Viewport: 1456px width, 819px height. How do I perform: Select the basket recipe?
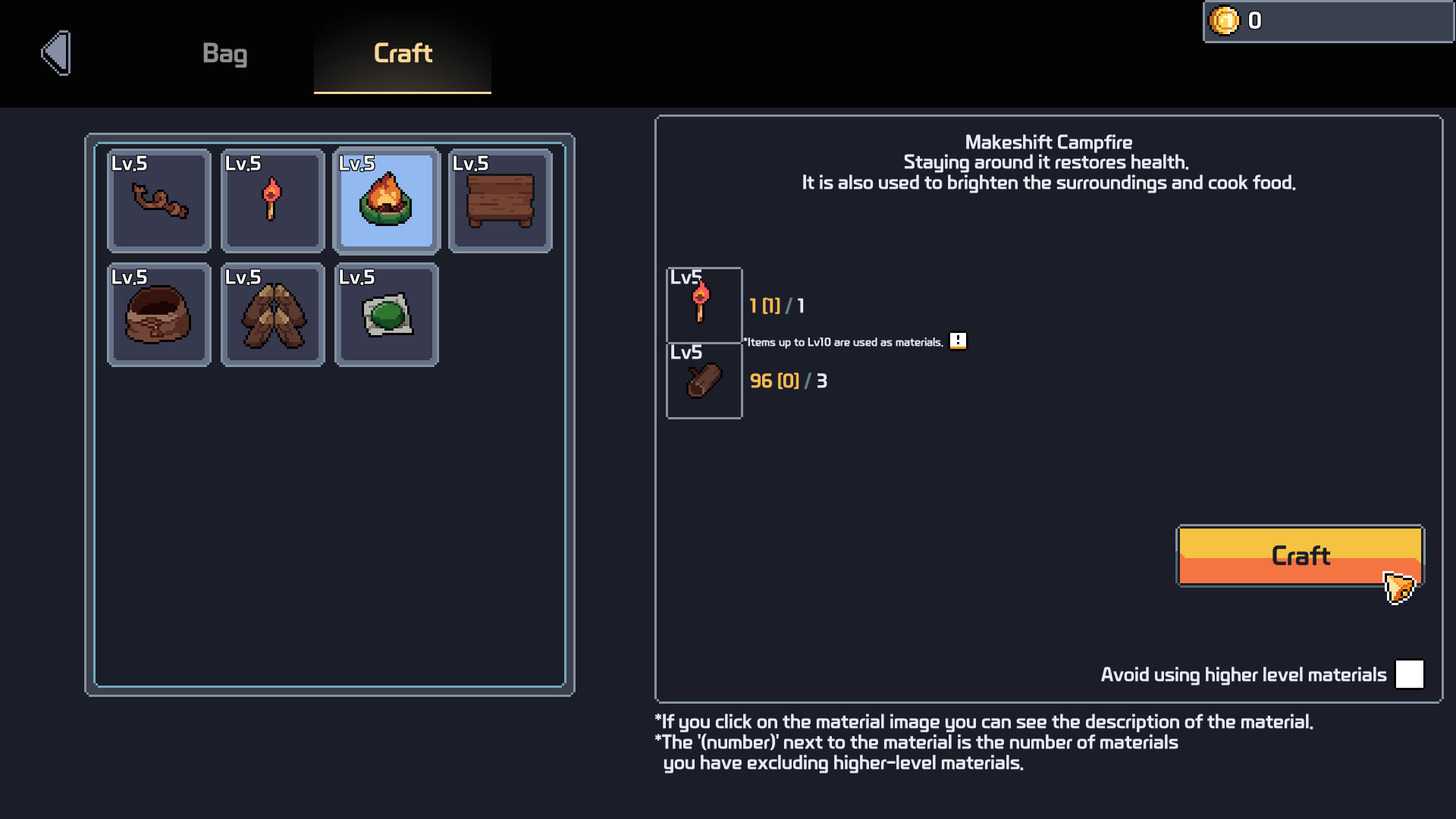[158, 315]
